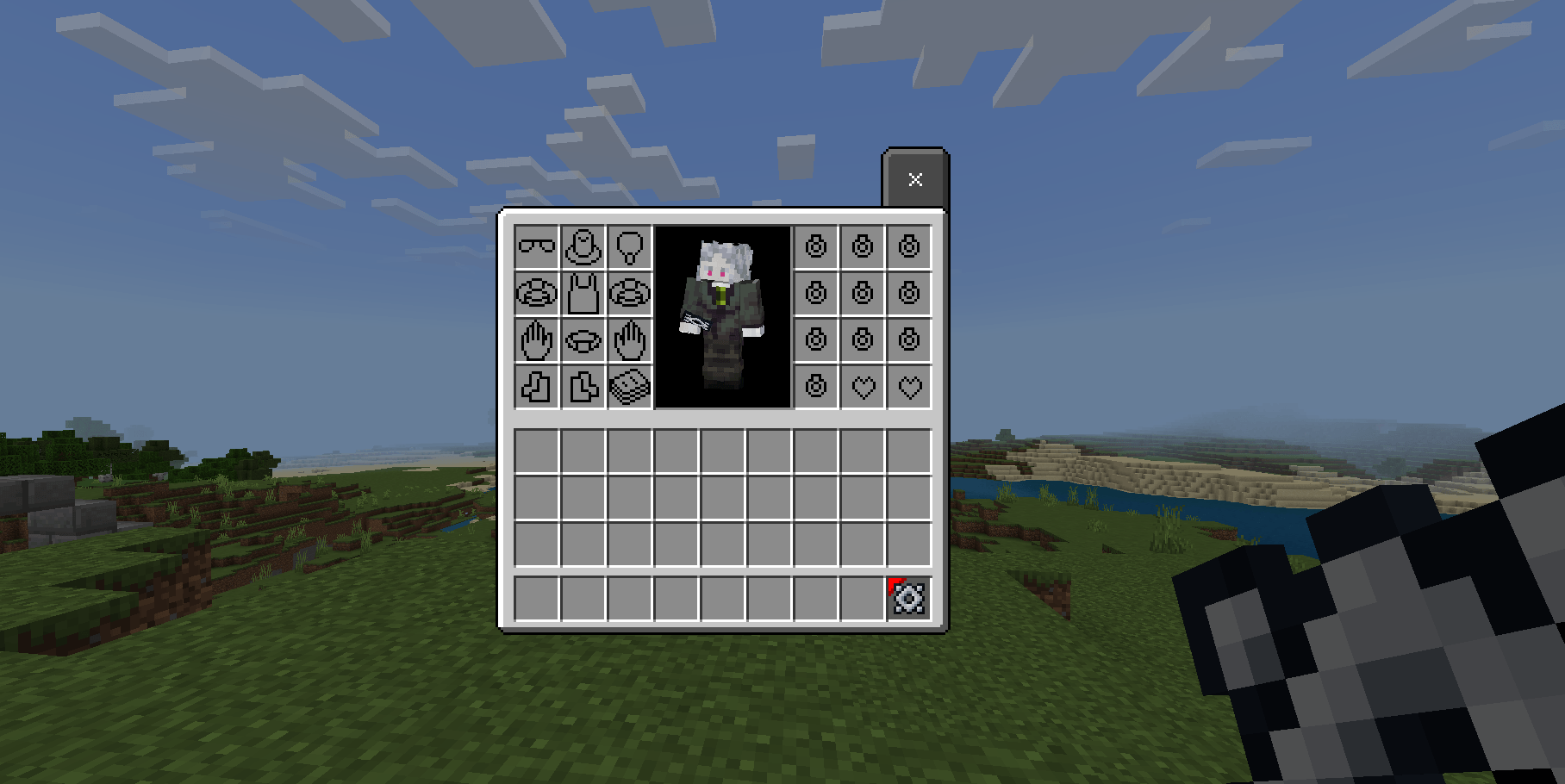This screenshot has height=784, width=1565.
Task: Close the accessories screen
Action: (916, 179)
